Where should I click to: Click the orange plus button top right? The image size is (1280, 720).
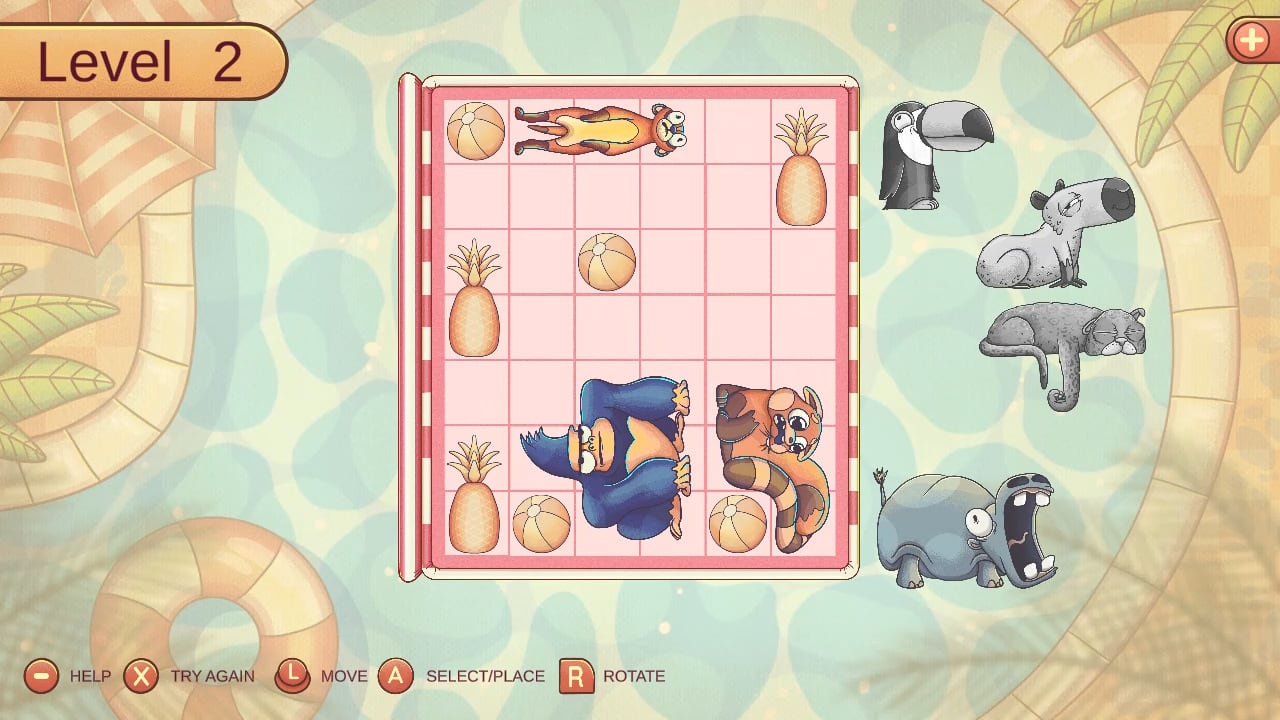[1252, 42]
